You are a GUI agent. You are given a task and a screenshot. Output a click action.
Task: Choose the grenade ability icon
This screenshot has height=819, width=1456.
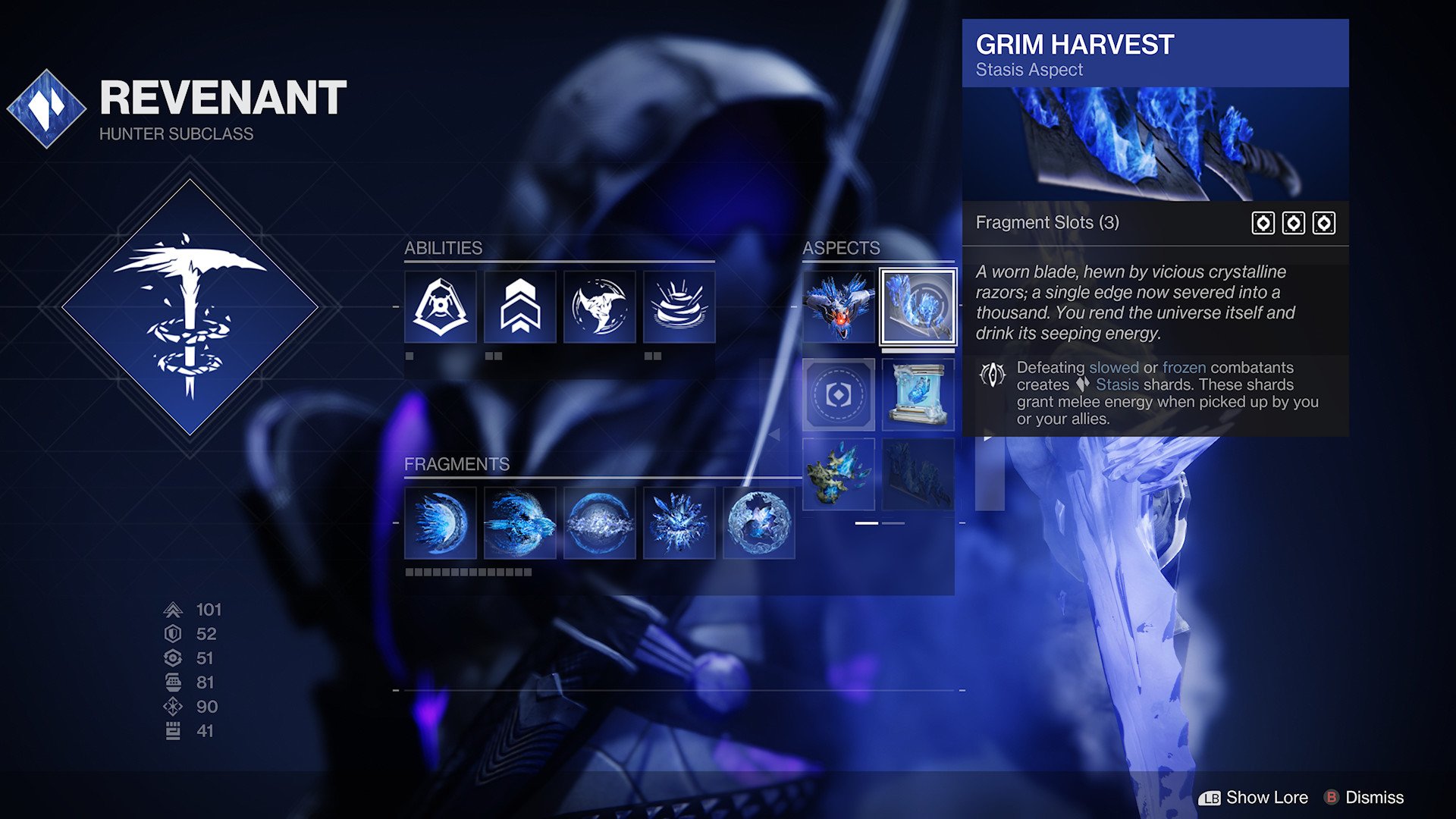(679, 307)
